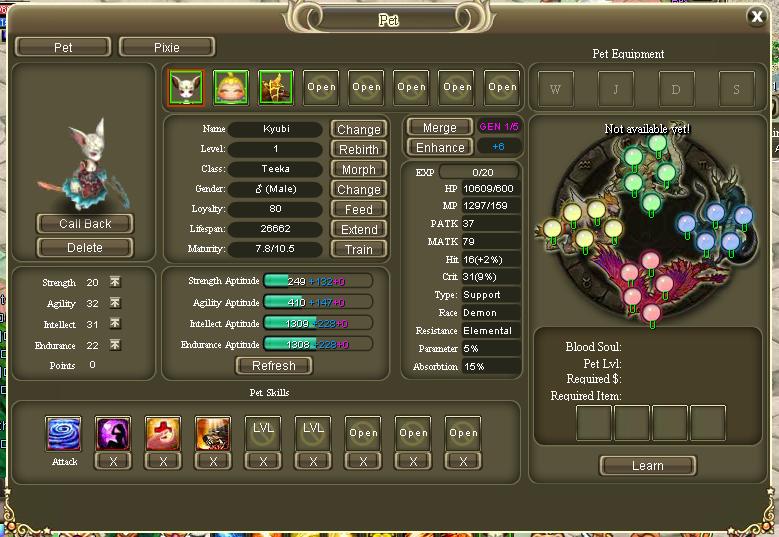The width and height of the screenshot is (779, 537).
Task: Switch to the Pixie tab
Action: click(166, 47)
